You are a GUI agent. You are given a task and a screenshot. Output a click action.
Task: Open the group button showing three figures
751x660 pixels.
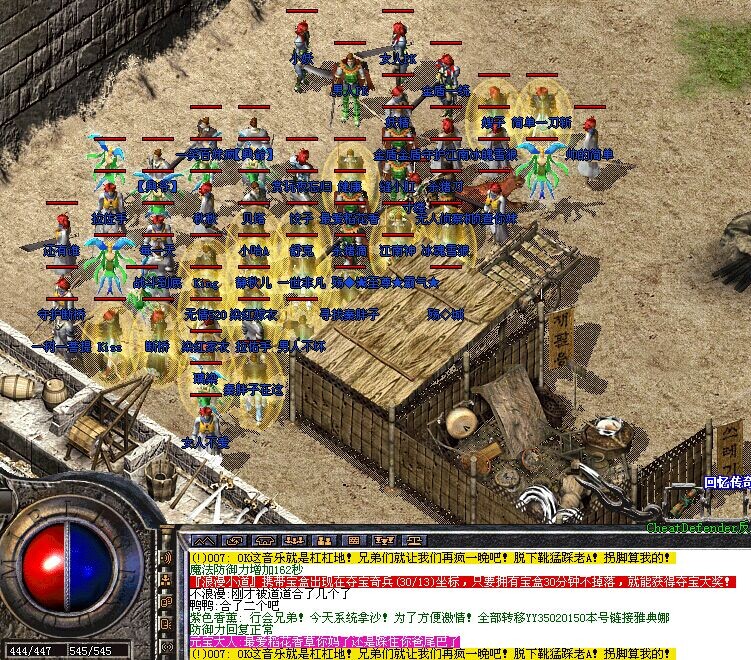[293, 540]
